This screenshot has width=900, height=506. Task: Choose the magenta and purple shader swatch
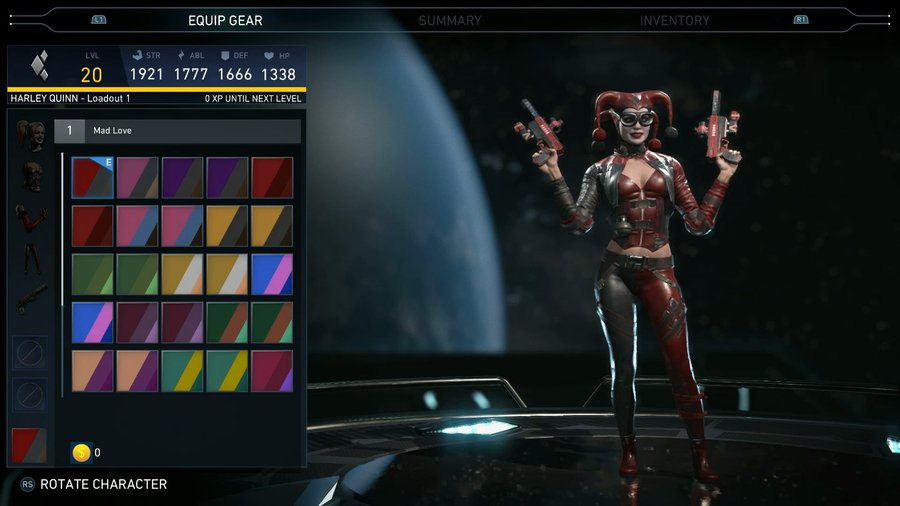coord(272,371)
